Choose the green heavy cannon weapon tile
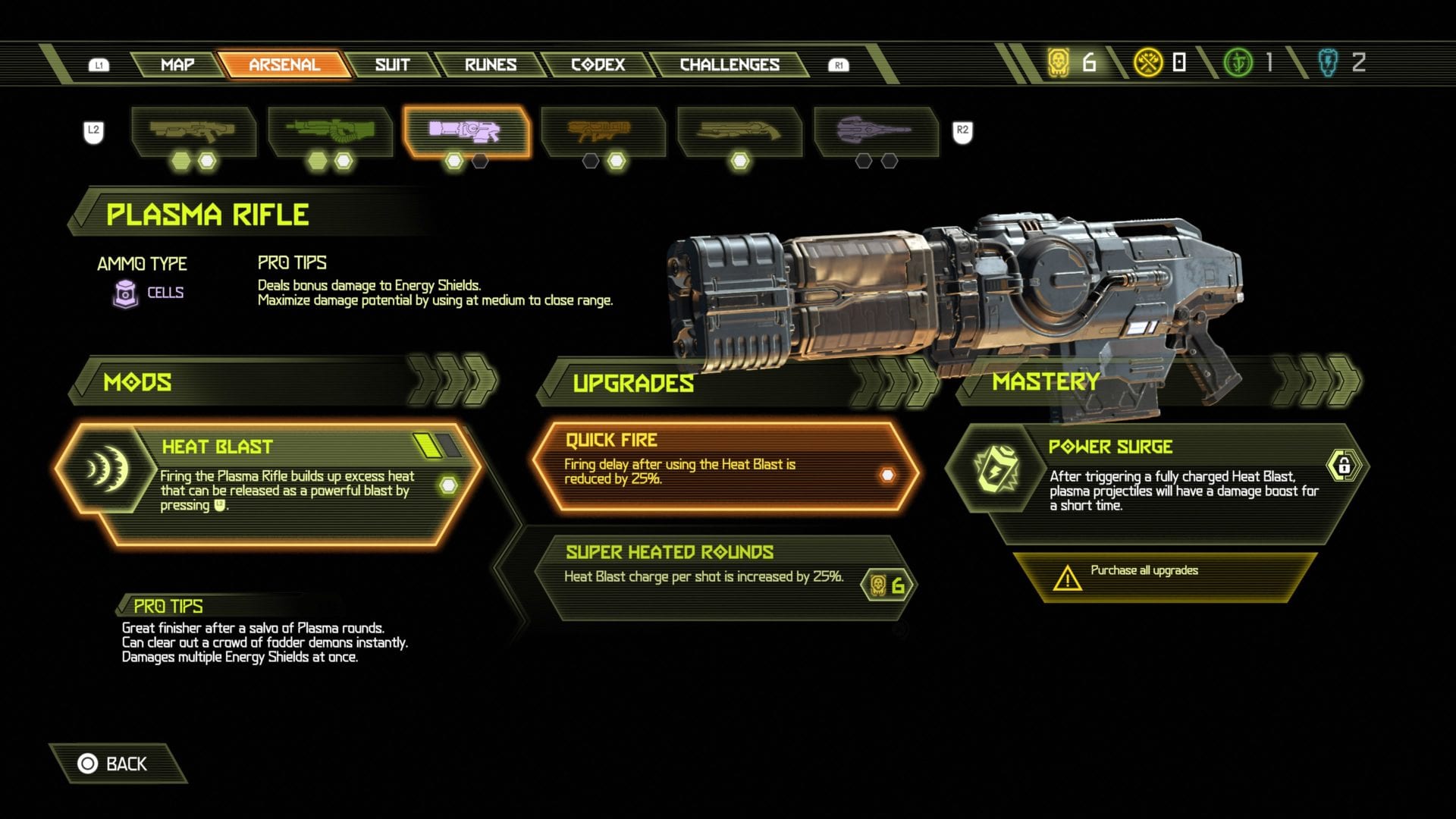 330,132
